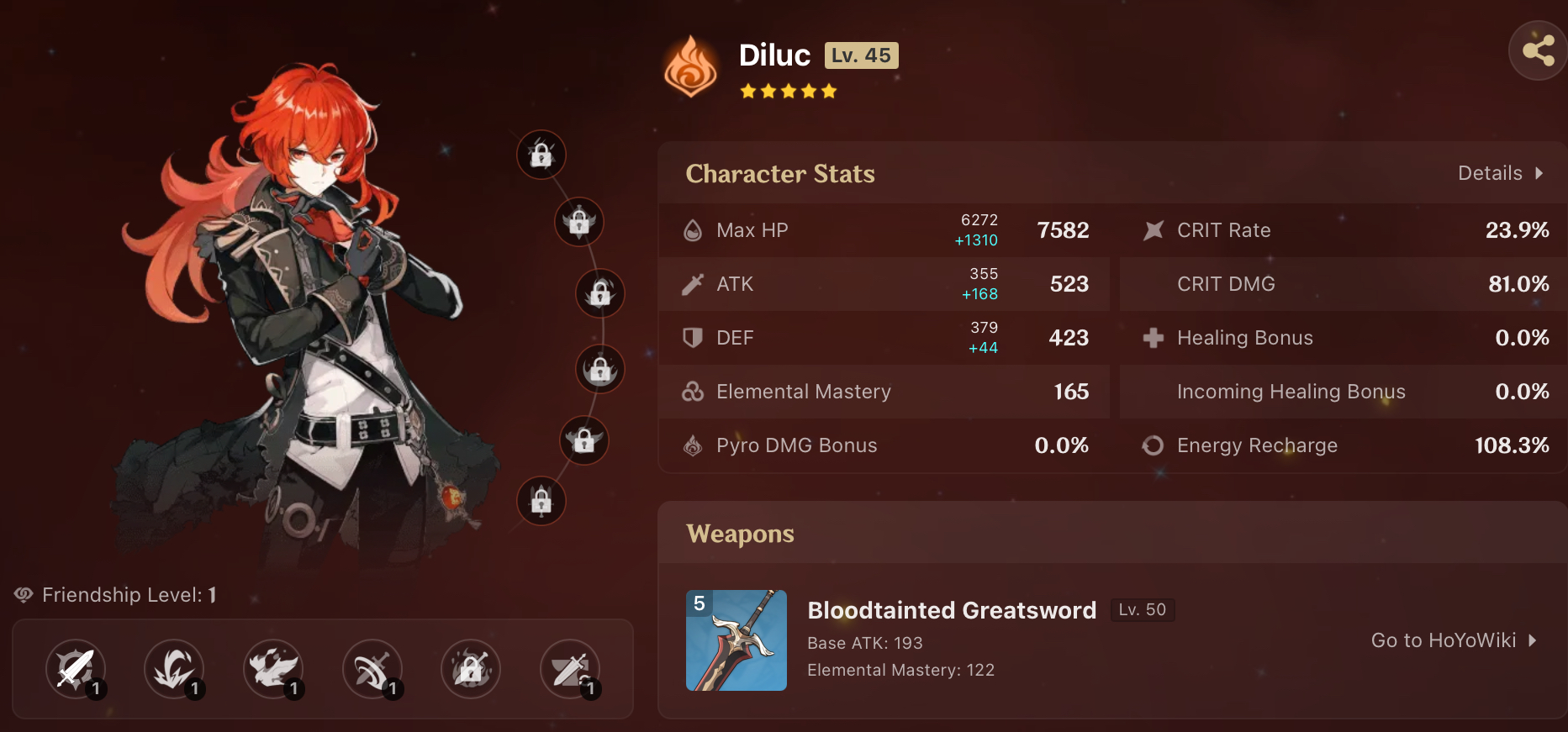Click the Pyro element icon beside Diluc's name
The width and height of the screenshot is (1568, 732).
point(691,66)
